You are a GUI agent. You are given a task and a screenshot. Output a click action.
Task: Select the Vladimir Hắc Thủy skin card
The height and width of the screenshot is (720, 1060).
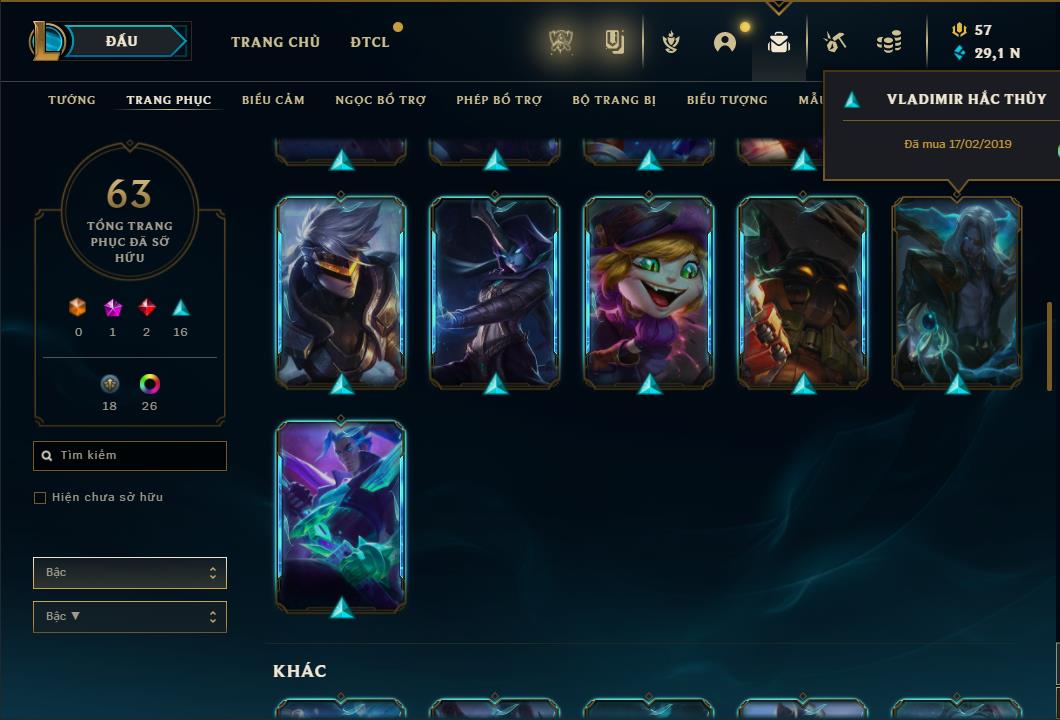957,292
